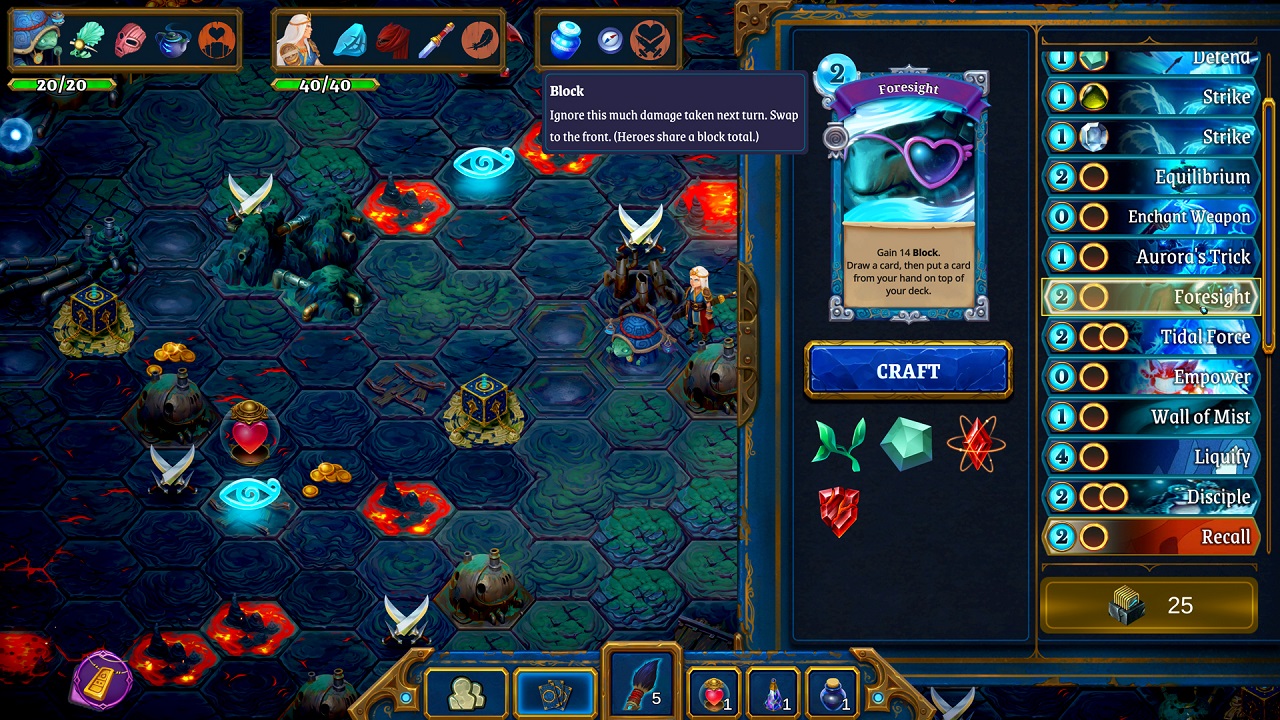Select Aurora's Trick from the deck list
The width and height of the screenshot is (1280, 720).
click(1150, 257)
